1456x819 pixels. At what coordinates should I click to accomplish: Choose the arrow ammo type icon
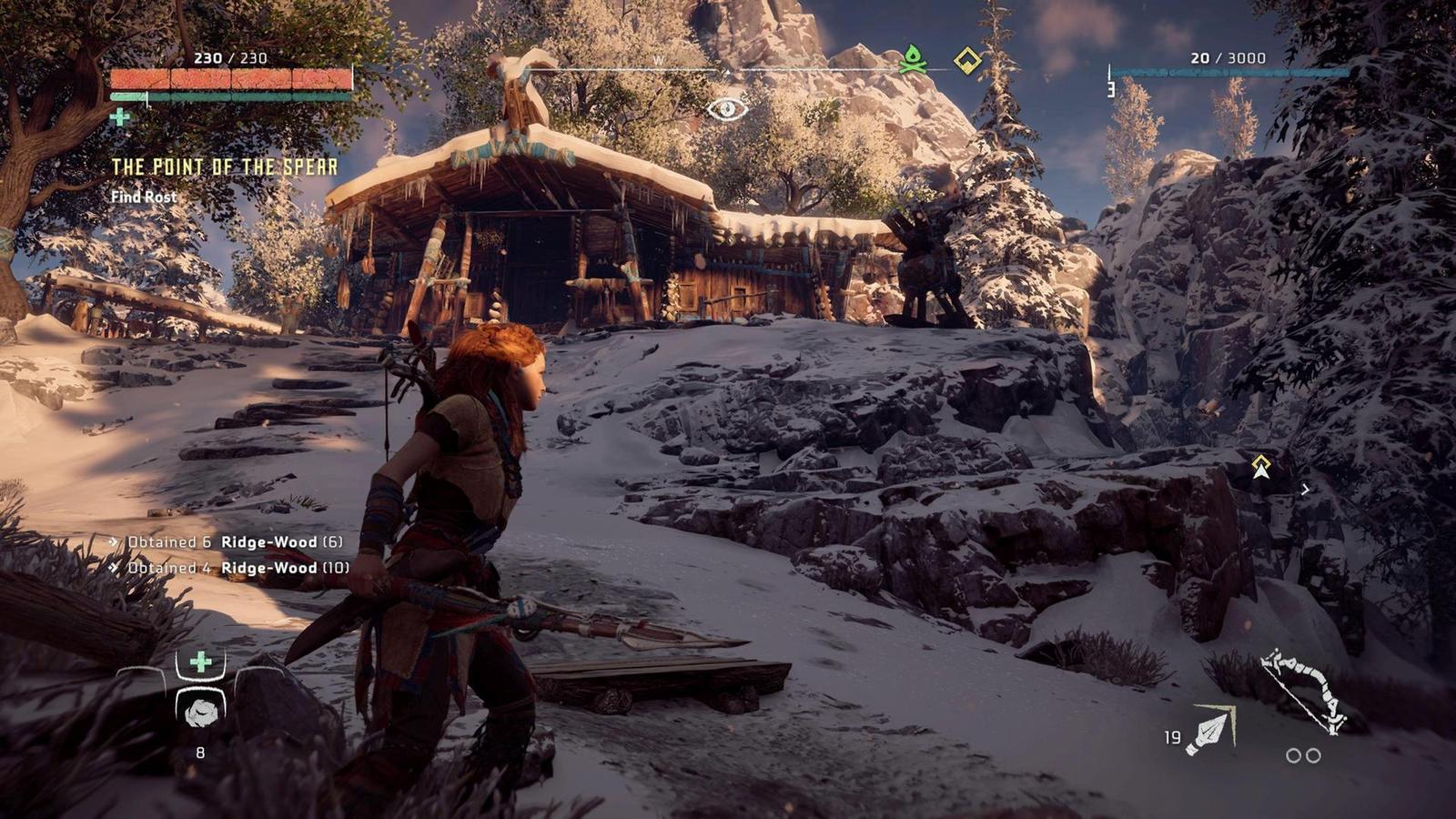(x=1212, y=731)
